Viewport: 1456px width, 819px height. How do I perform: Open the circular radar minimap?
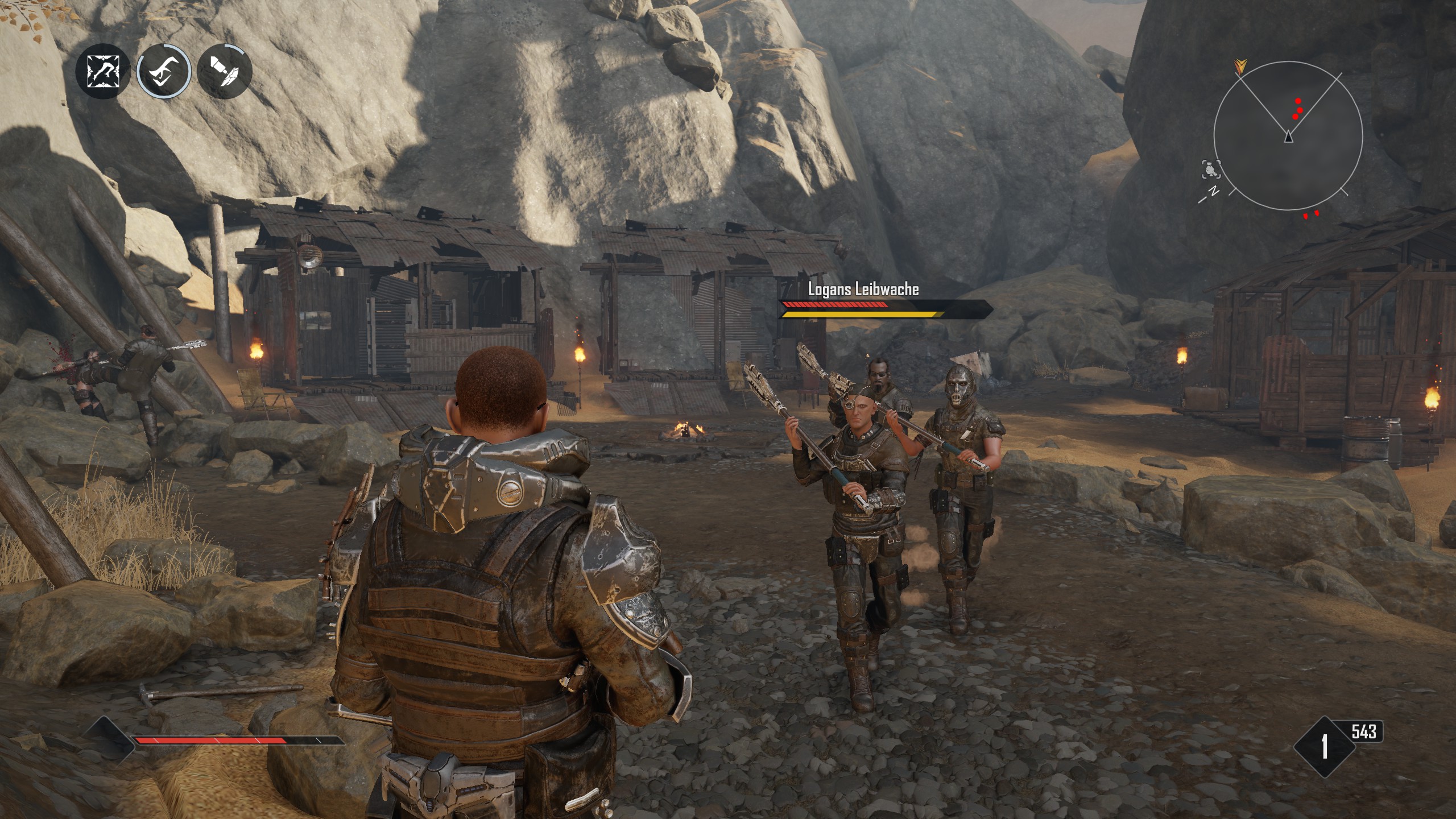[x=1288, y=136]
